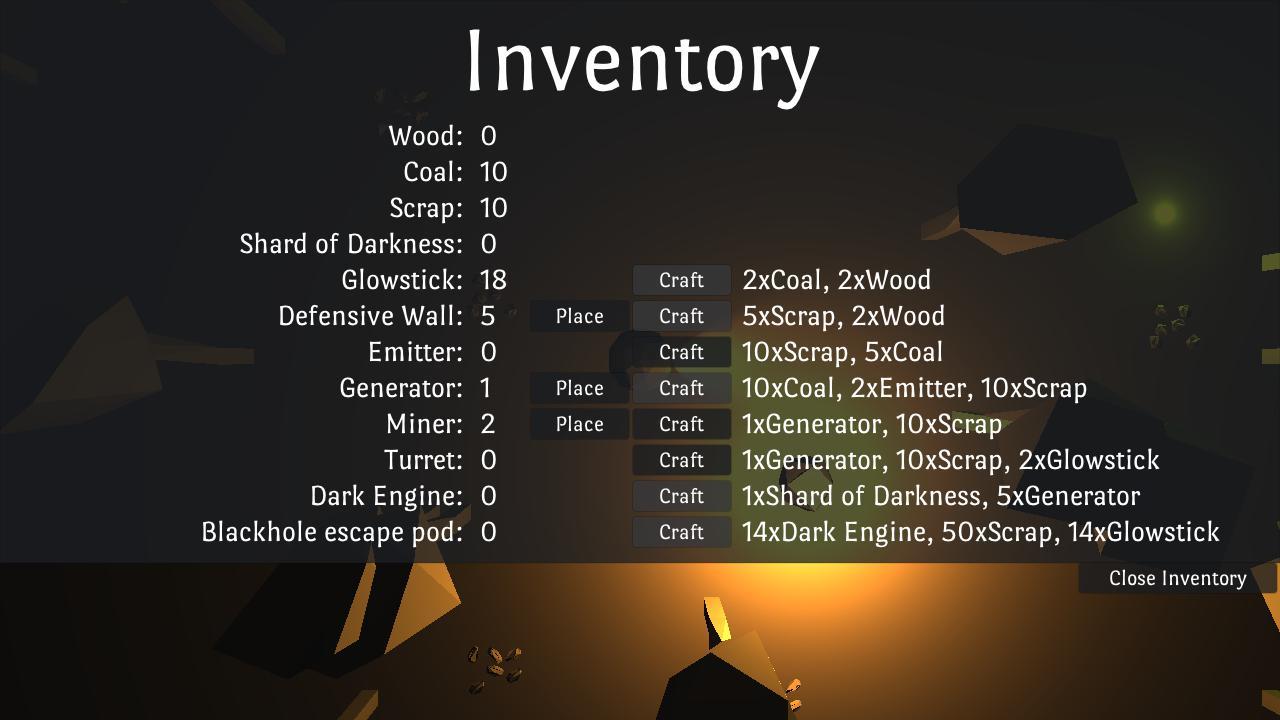Craft the Blackhole escape pod
This screenshot has height=720, width=1280.
(x=681, y=532)
